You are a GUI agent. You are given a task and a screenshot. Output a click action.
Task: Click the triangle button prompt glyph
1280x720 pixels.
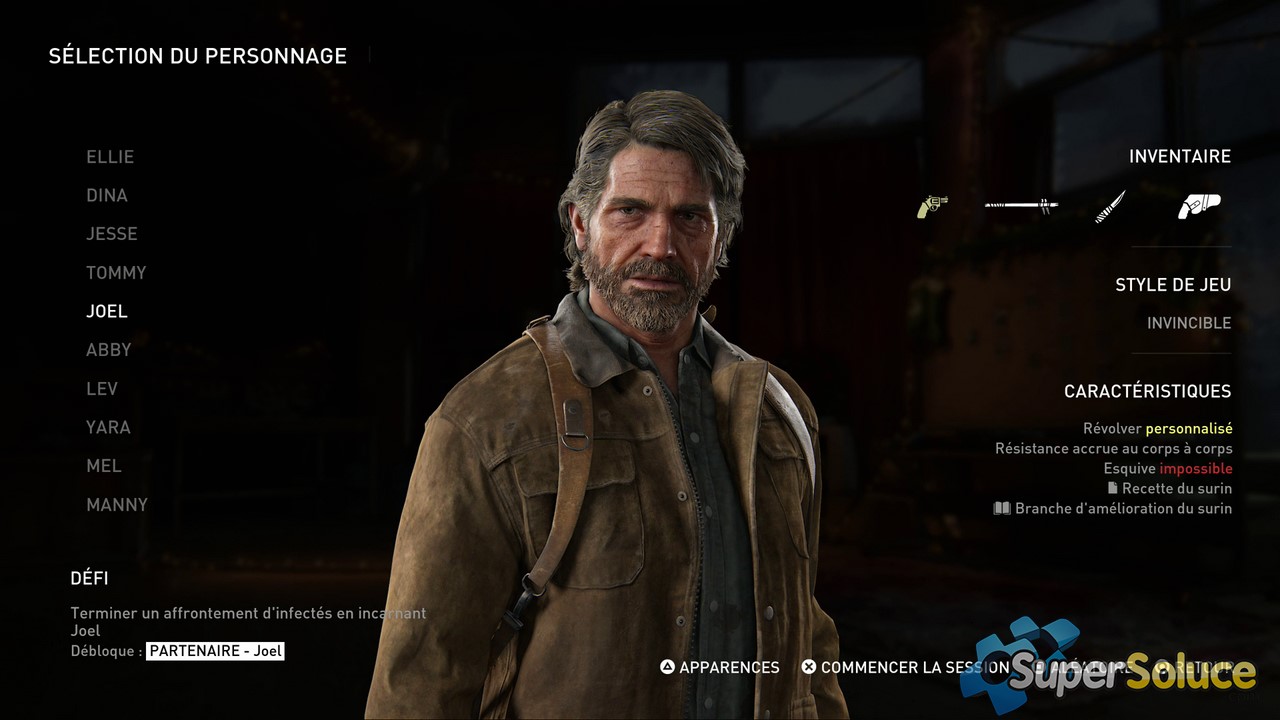[667, 667]
